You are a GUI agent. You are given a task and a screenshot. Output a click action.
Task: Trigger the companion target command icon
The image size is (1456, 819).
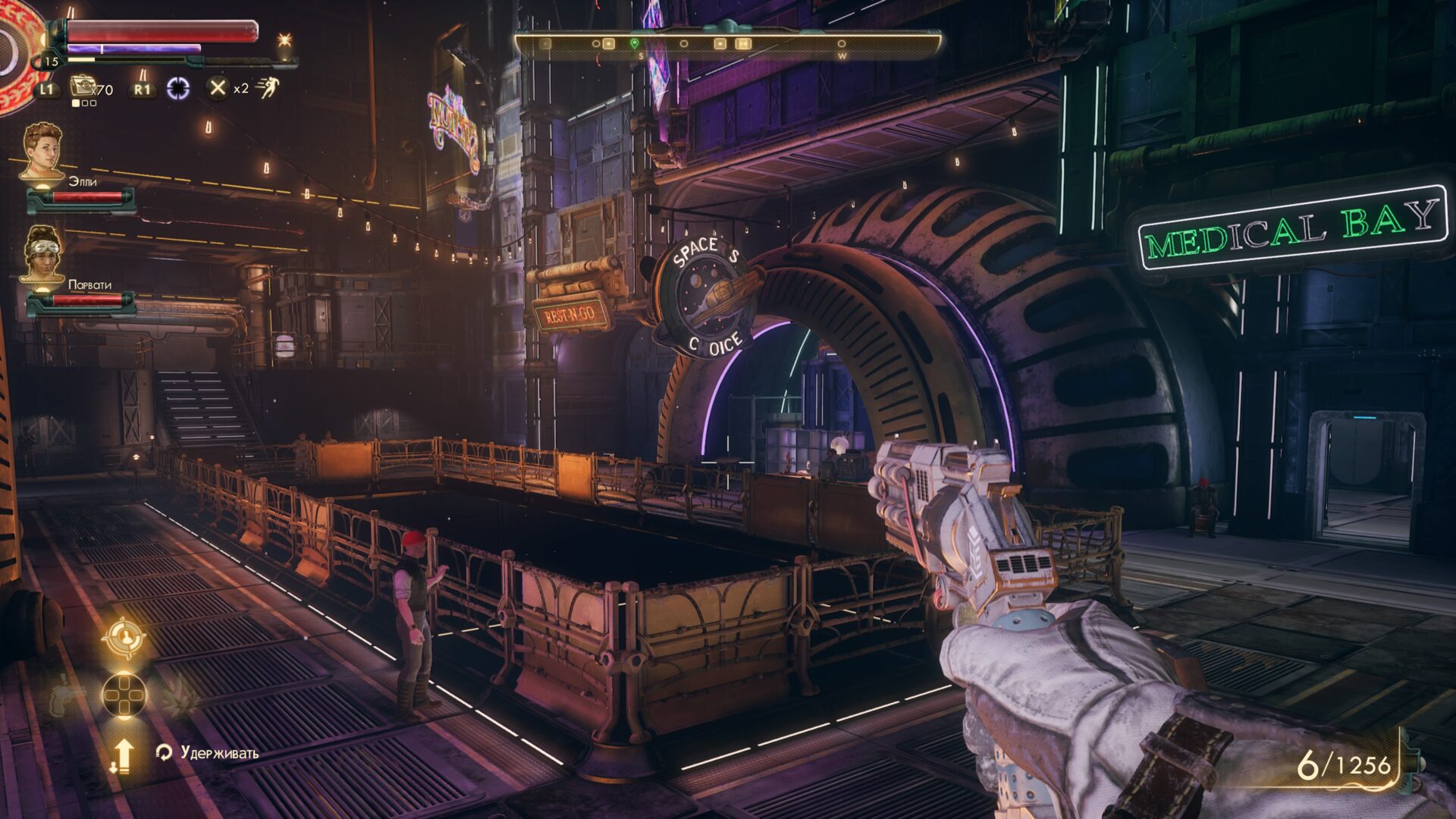point(123,638)
